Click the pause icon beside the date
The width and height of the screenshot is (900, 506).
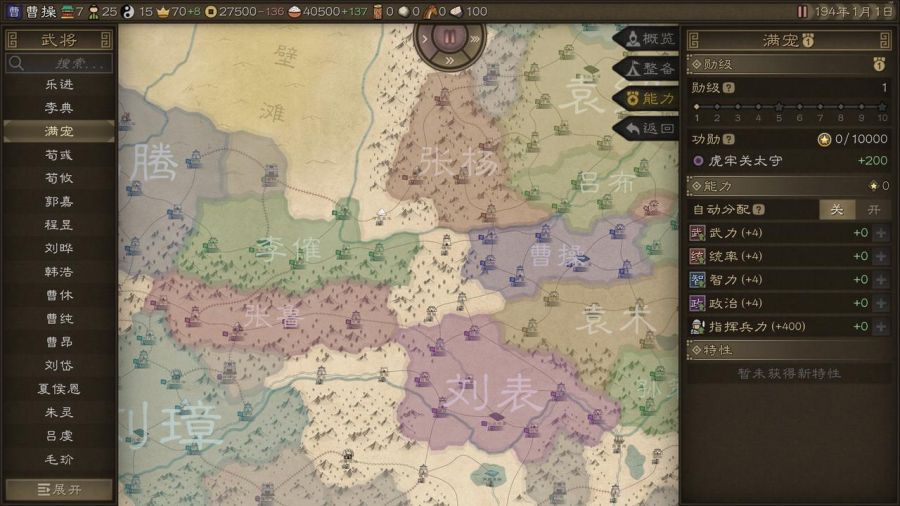click(x=802, y=11)
